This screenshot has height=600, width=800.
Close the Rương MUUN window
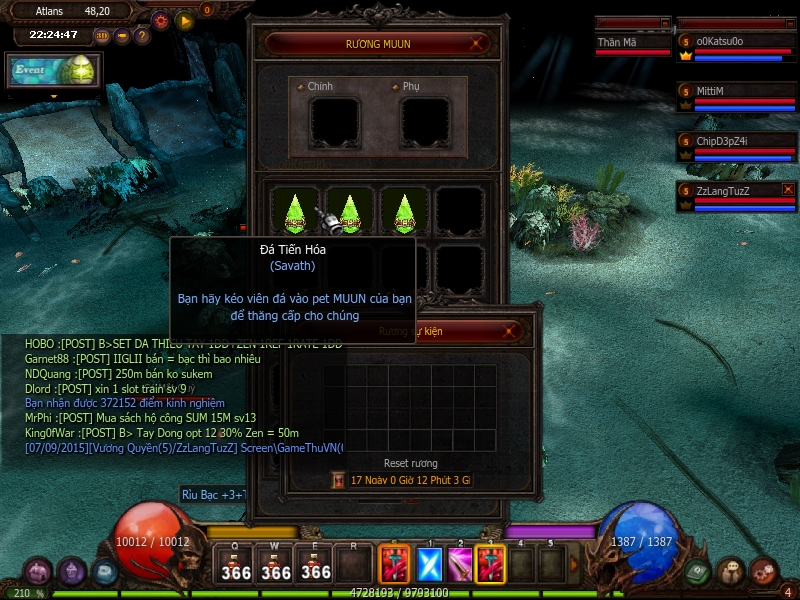point(479,43)
